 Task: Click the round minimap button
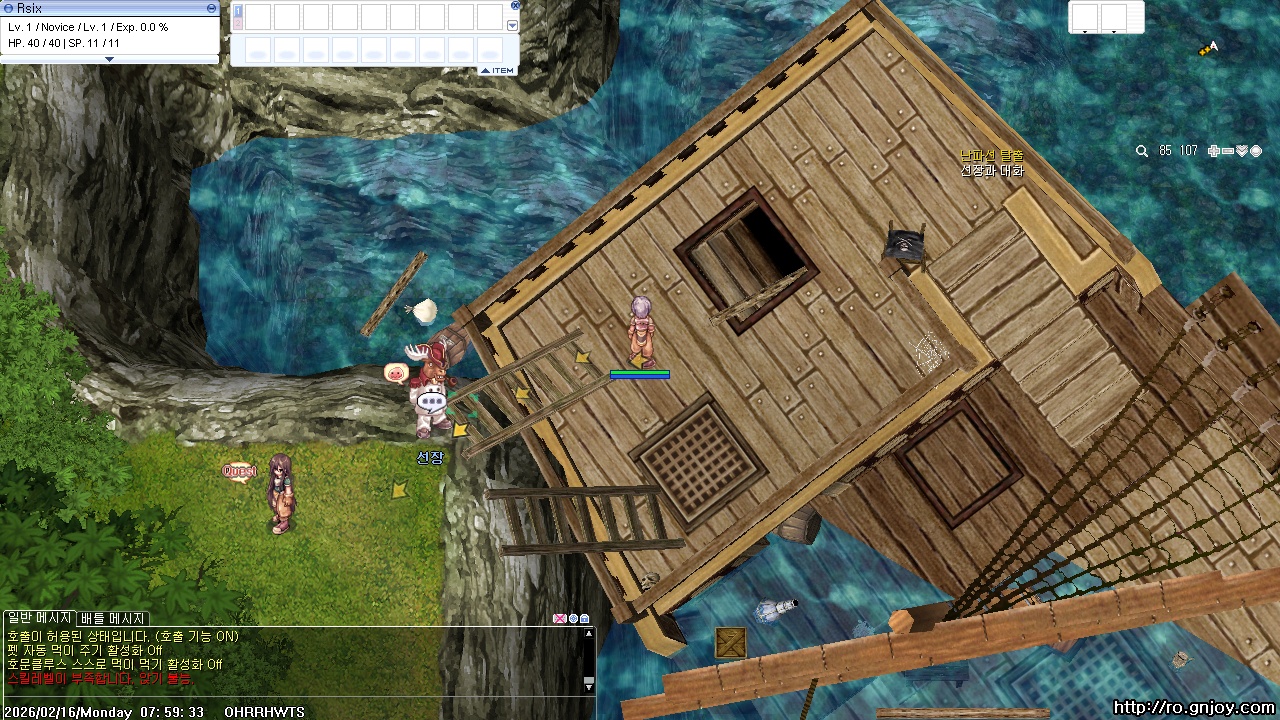(1256, 151)
